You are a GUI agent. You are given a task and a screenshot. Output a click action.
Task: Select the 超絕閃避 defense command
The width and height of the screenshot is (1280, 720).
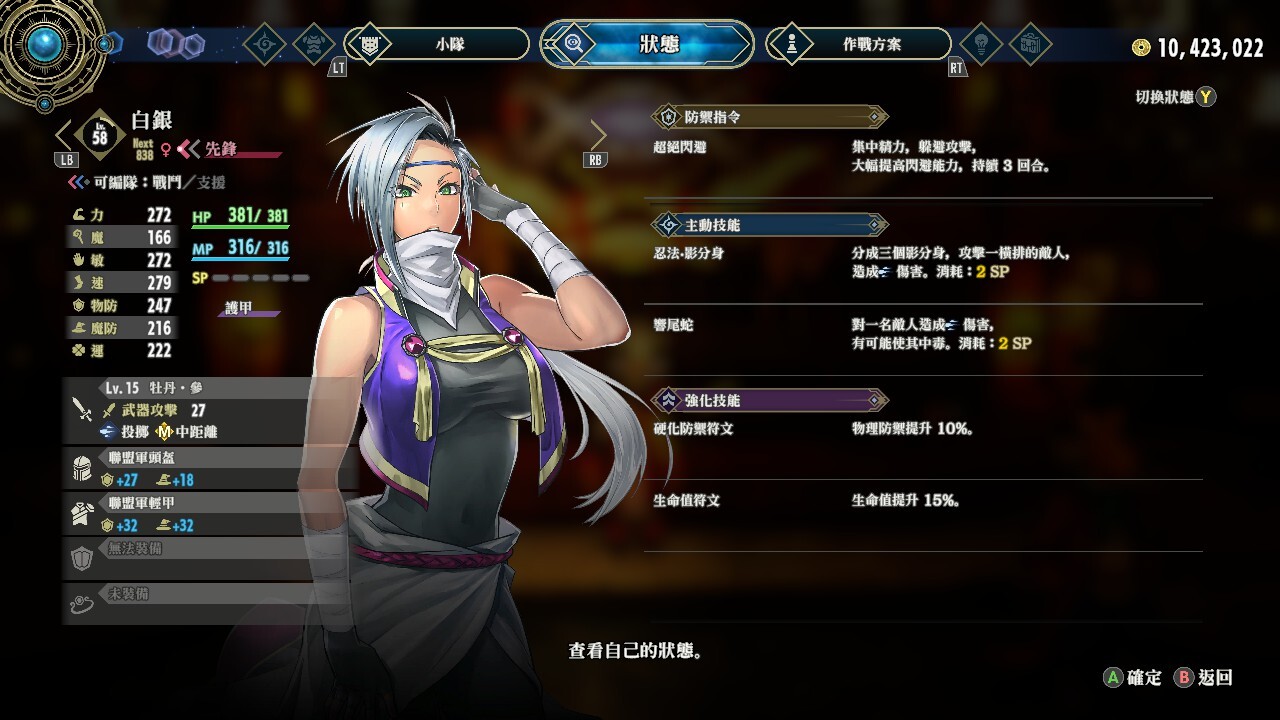[680, 147]
